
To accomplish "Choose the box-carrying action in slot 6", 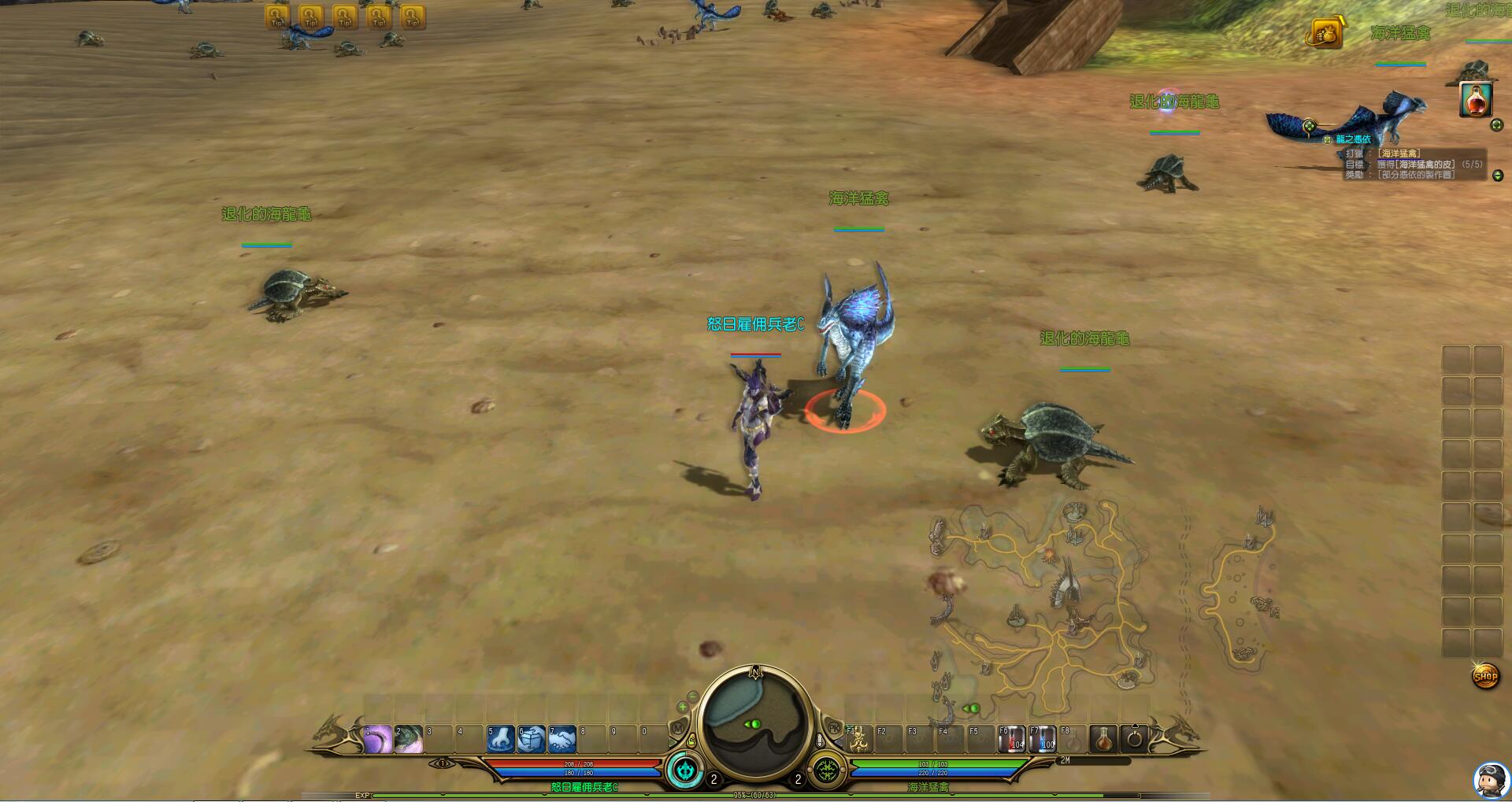I will point(531,739).
